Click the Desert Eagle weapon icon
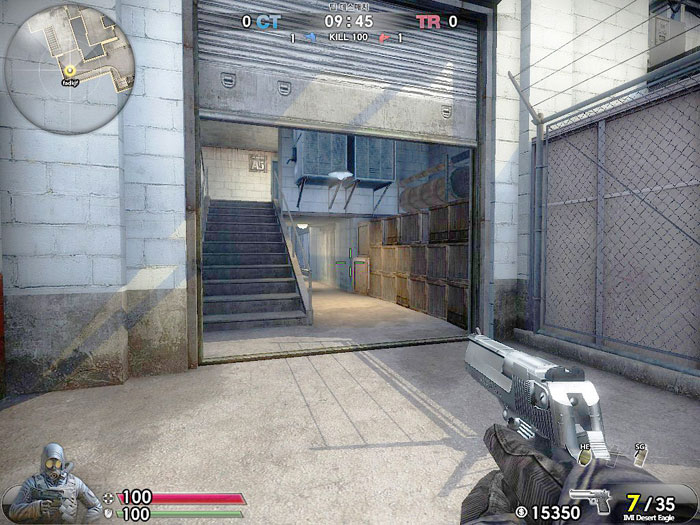This screenshot has height=525, width=700. point(592,500)
